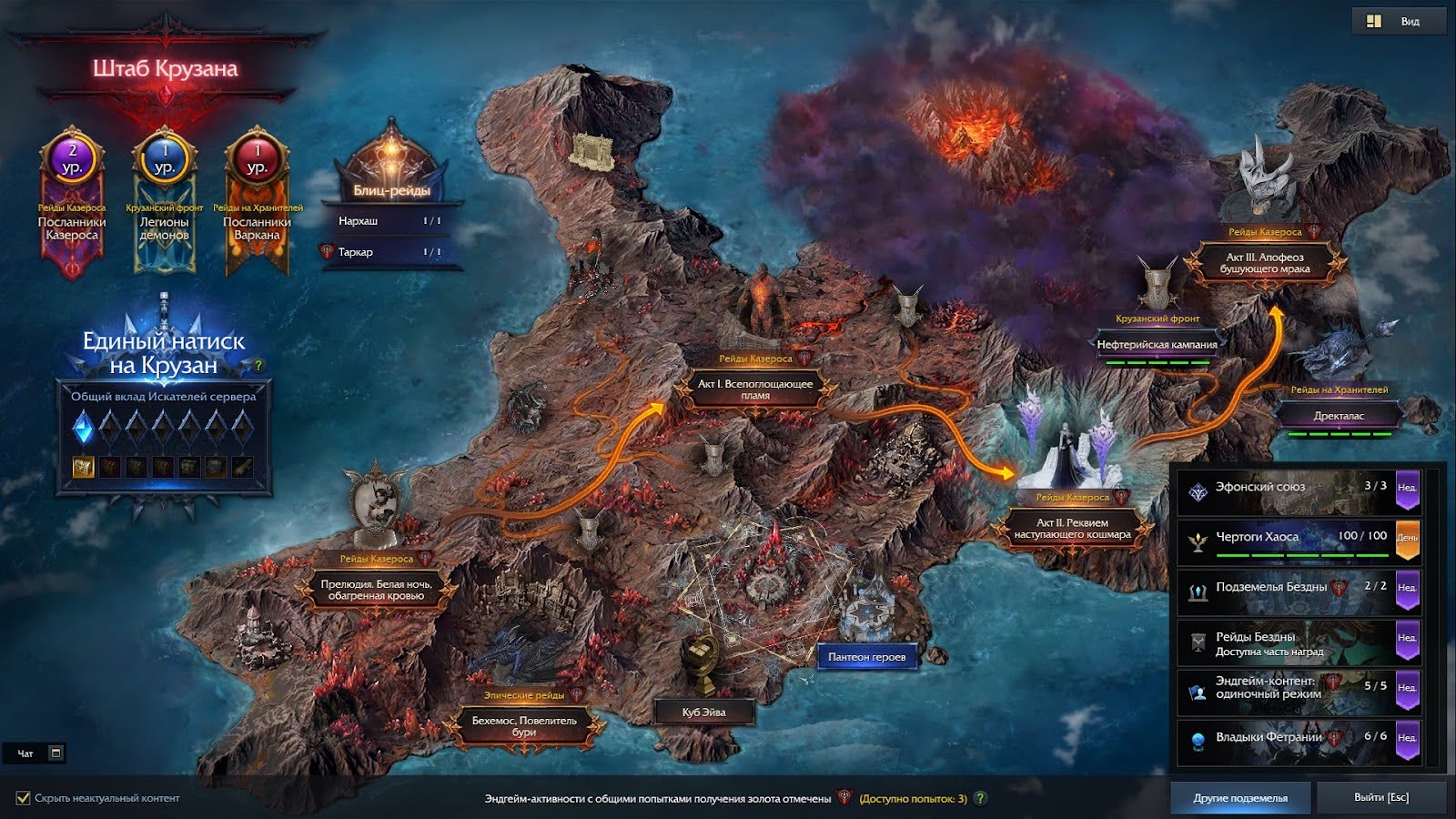The width and height of the screenshot is (1456, 819).
Task: Open Акт III. Апофеоз бушующего мрака
Action: tap(1265, 263)
